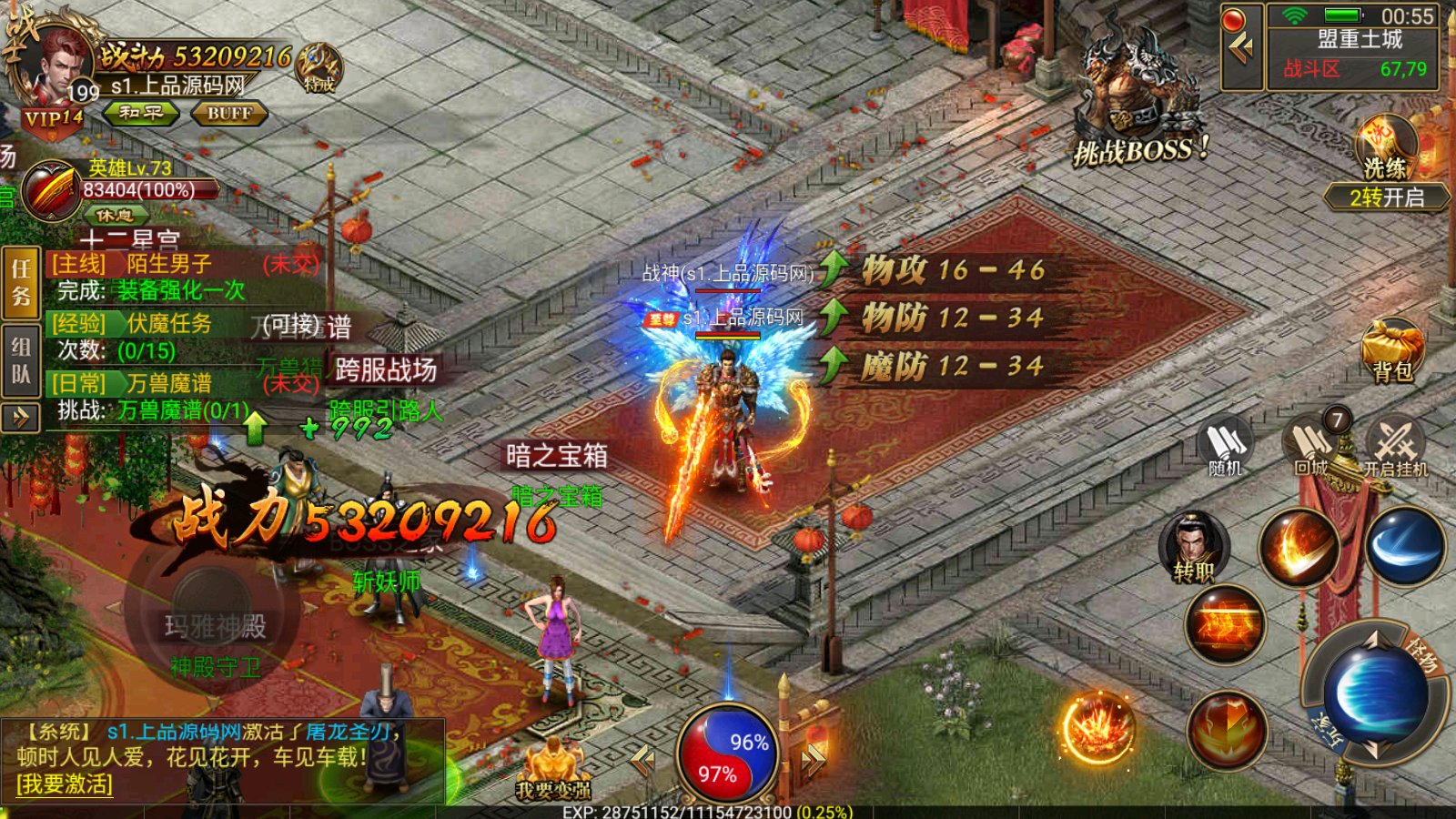Select the 任务 quest tab
The height and width of the screenshot is (819, 1456).
pos(21,282)
